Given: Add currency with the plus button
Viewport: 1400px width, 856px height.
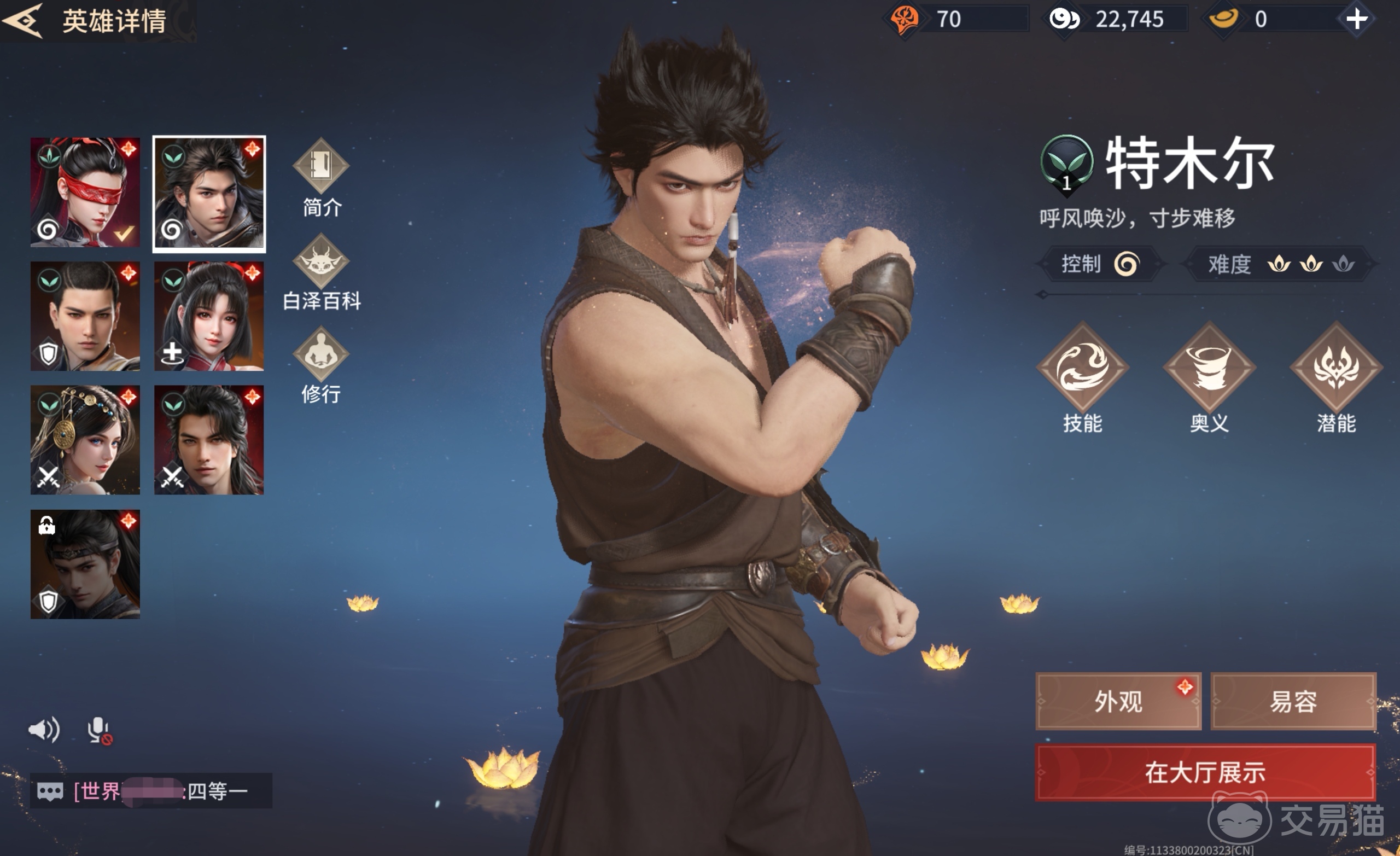Looking at the screenshot, I should (1357, 19).
